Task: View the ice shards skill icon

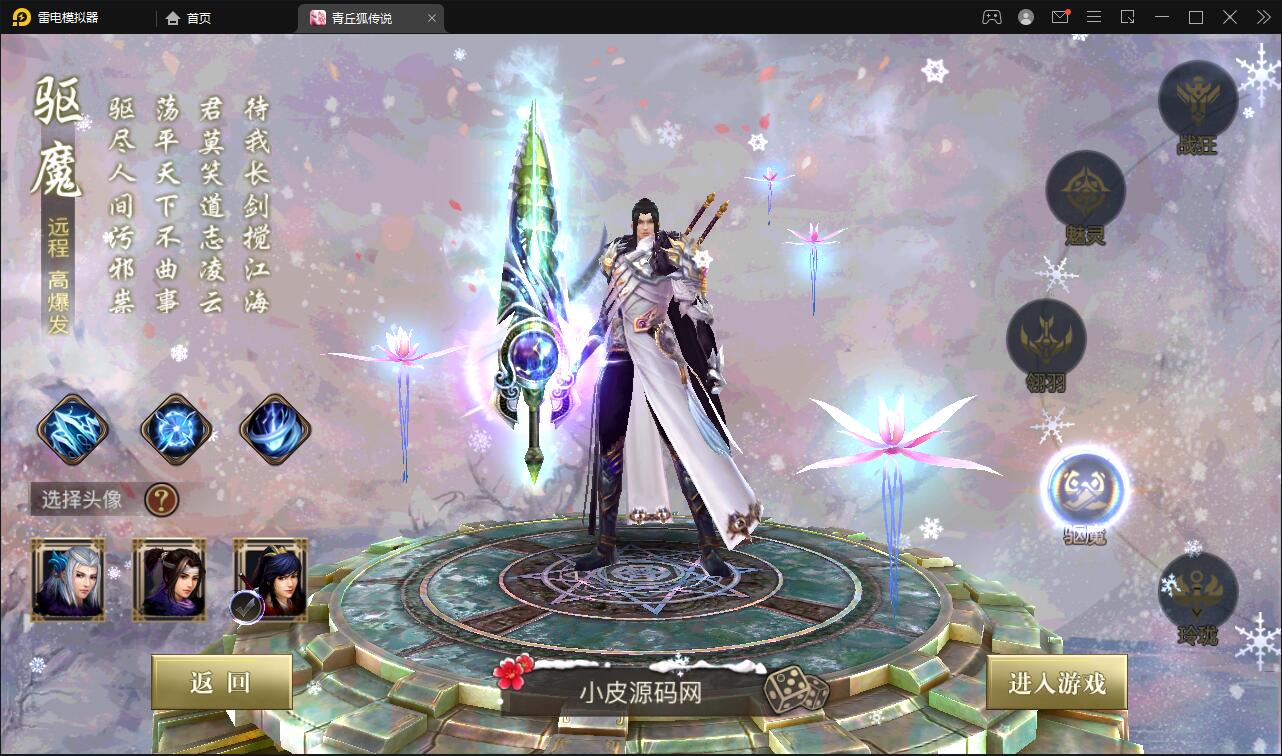Action: pos(73,430)
